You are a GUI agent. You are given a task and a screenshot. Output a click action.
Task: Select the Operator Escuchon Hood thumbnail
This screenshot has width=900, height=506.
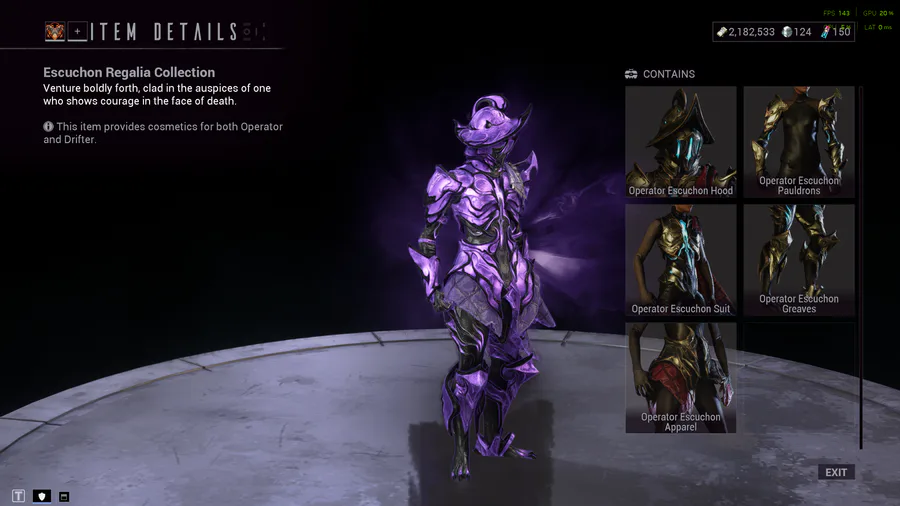pos(681,142)
